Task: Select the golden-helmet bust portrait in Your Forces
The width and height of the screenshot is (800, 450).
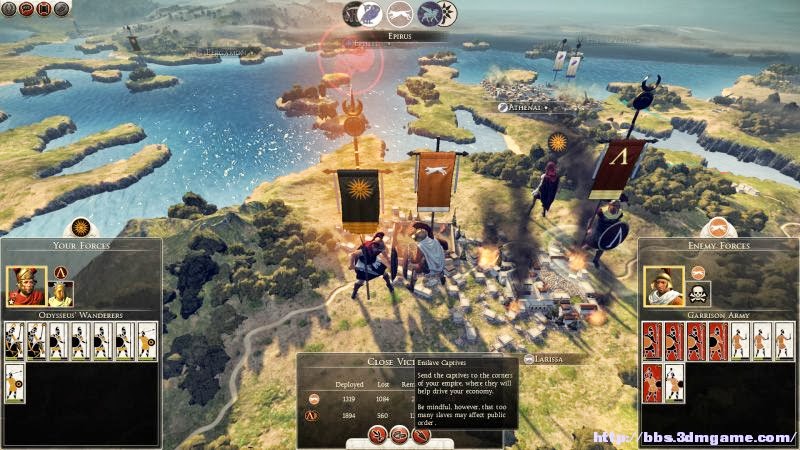Action: (61, 291)
